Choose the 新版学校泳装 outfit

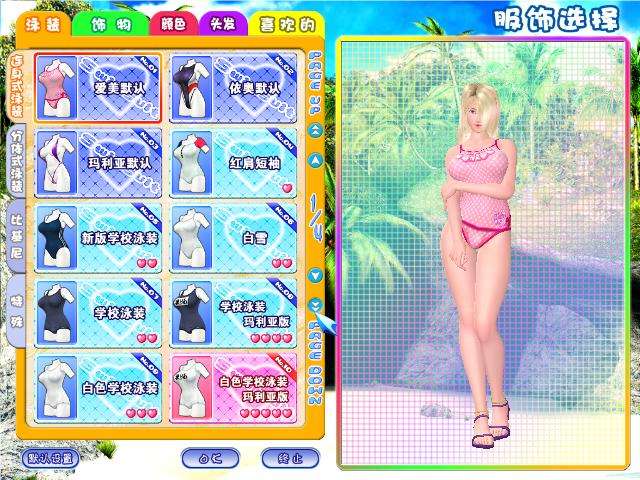tap(97, 238)
